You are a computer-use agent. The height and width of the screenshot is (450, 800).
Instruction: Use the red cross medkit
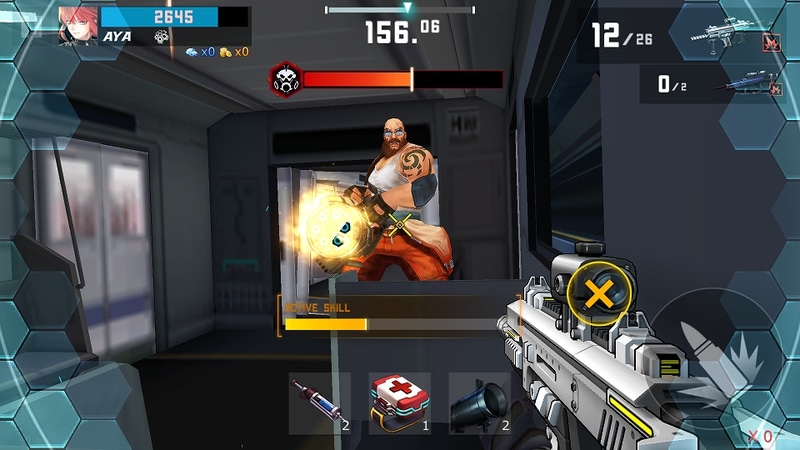pyautogui.click(x=400, y=403)
